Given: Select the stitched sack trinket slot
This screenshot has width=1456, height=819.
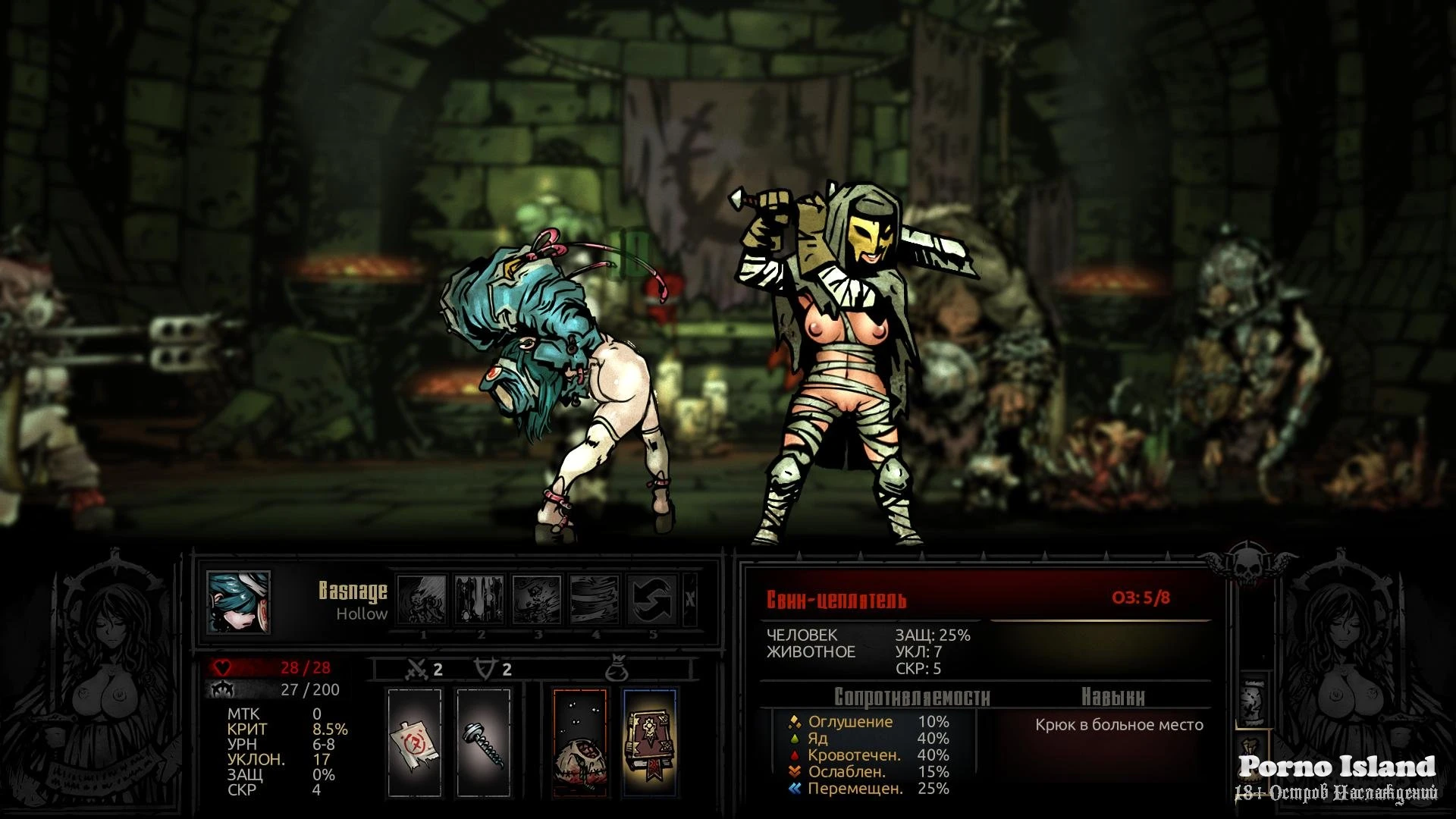Looking at the screenshot, I should pos(579,742).
